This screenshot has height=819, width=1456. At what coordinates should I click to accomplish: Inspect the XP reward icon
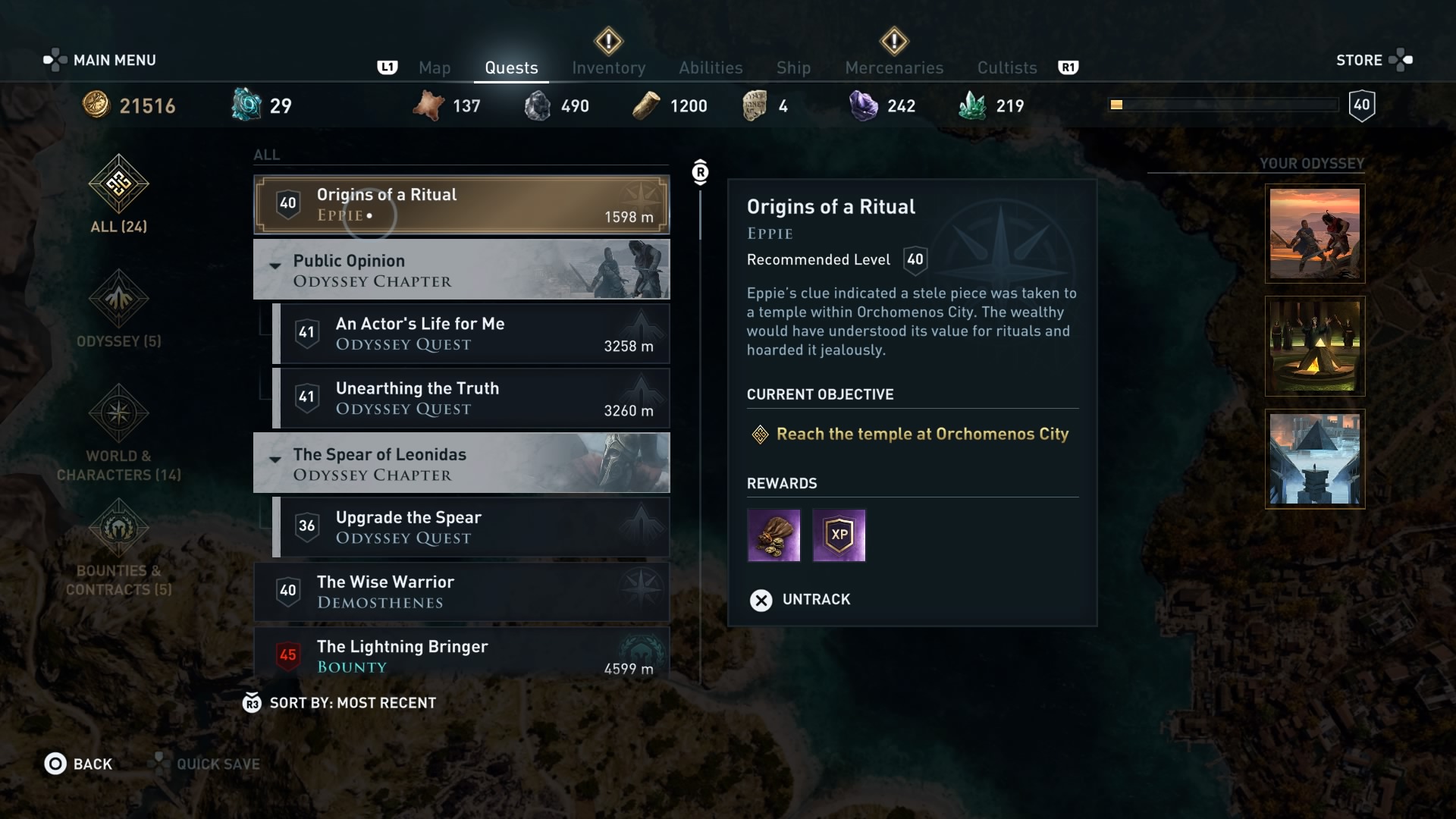point(839,535)
